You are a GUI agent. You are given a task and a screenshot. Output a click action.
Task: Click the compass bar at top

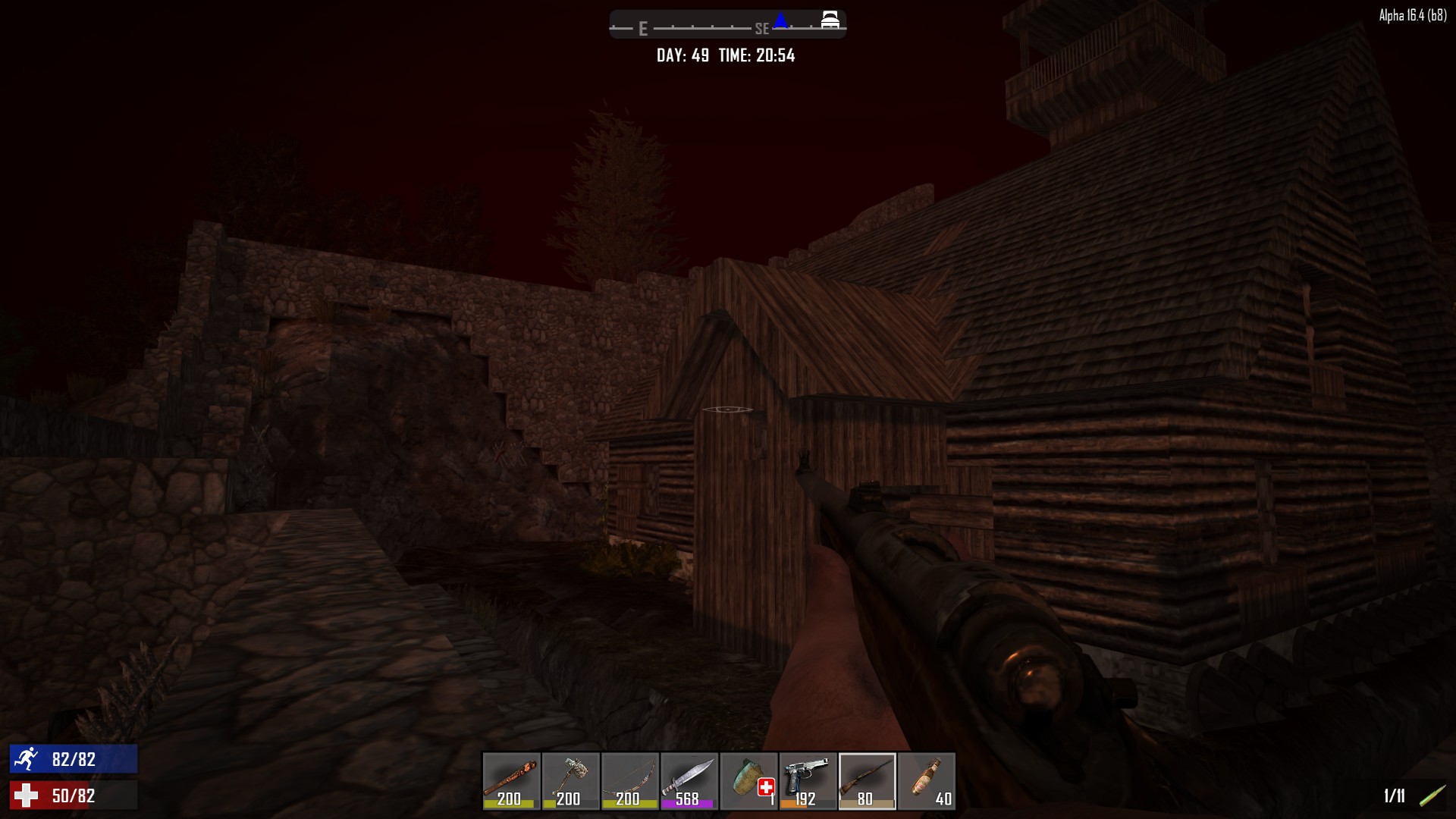click(x=727, y=24)
